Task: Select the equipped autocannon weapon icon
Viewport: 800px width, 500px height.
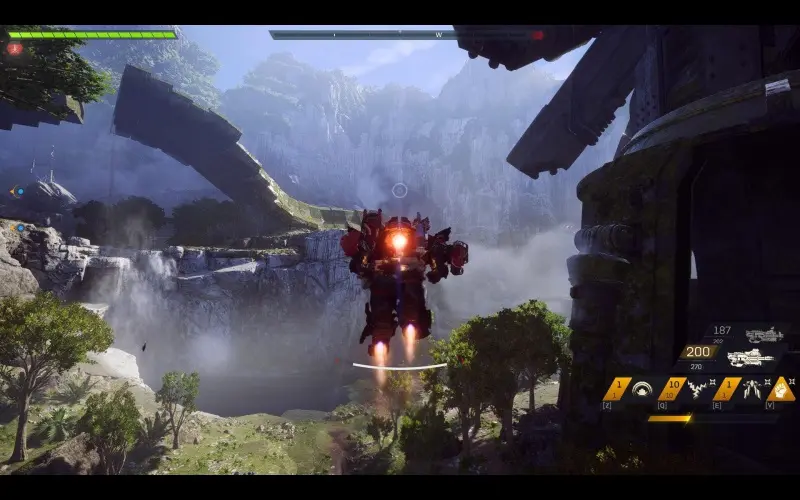Action: coord(751,358)
